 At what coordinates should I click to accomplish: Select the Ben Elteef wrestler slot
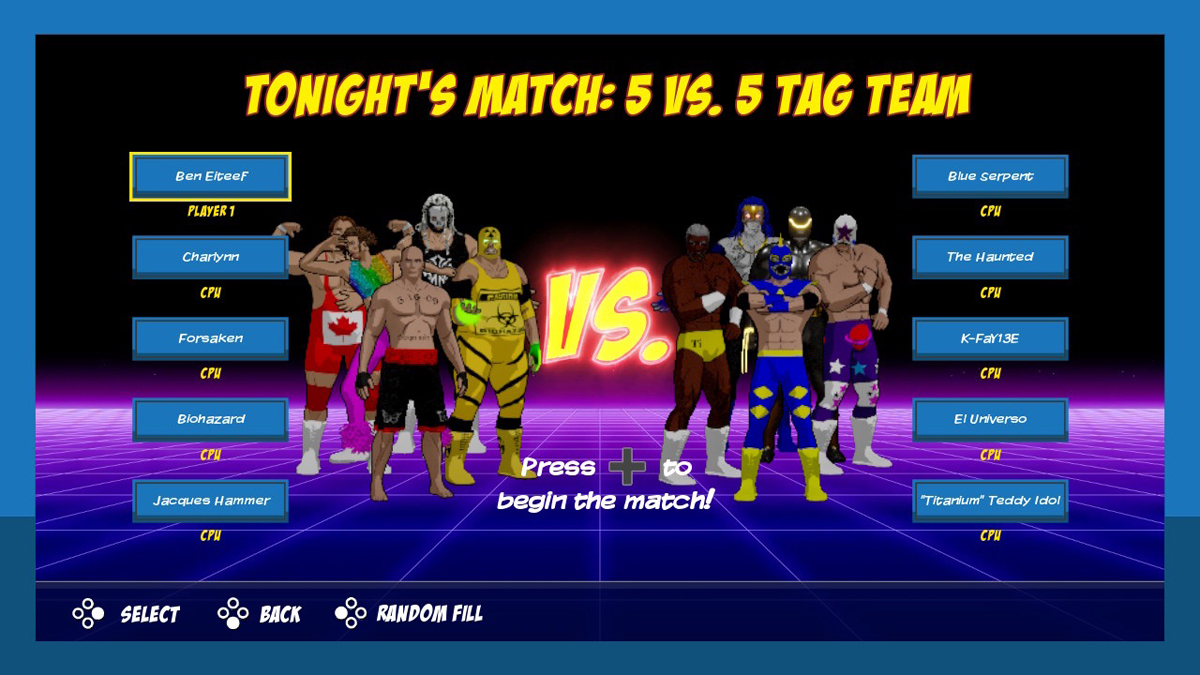tap(210, 176)
